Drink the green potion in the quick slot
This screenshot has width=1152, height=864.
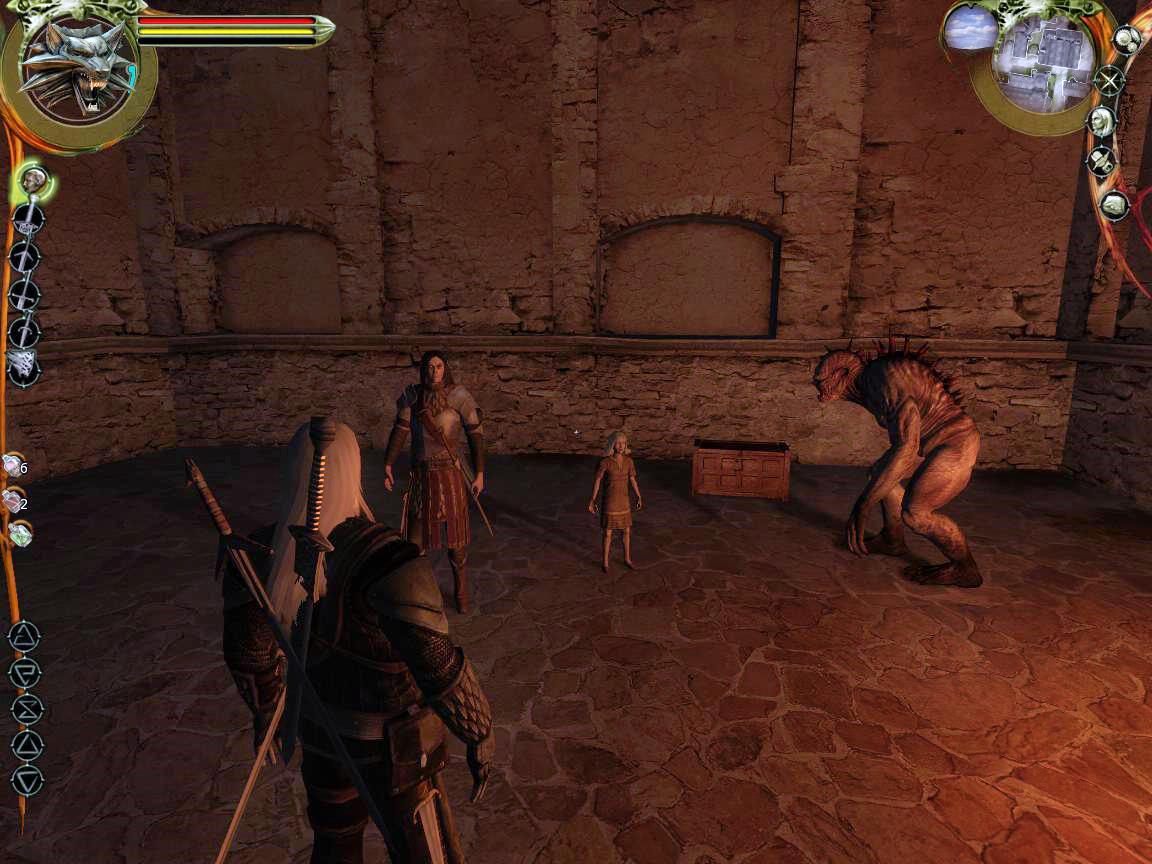point(20,534)
